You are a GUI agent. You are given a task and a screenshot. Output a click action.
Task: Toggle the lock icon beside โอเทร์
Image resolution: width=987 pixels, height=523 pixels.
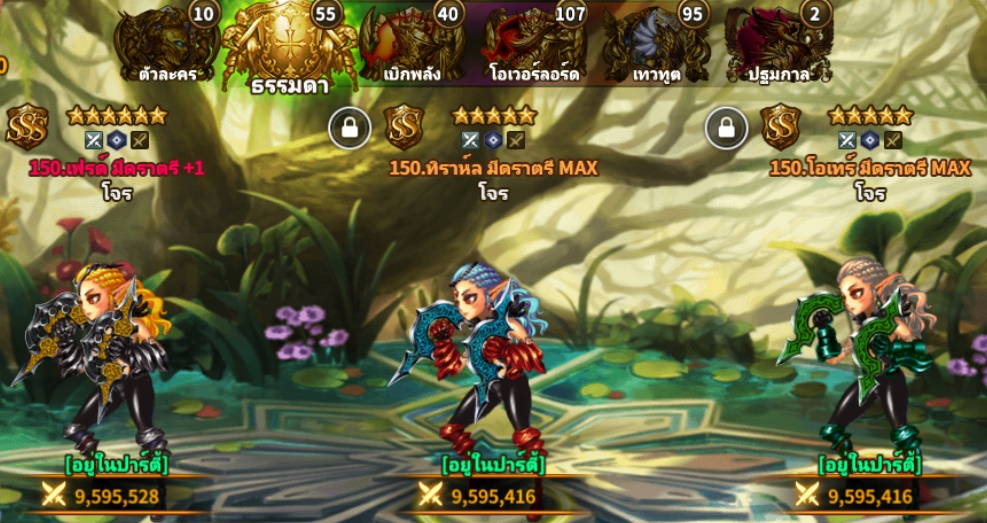click(x=726, y=129)
